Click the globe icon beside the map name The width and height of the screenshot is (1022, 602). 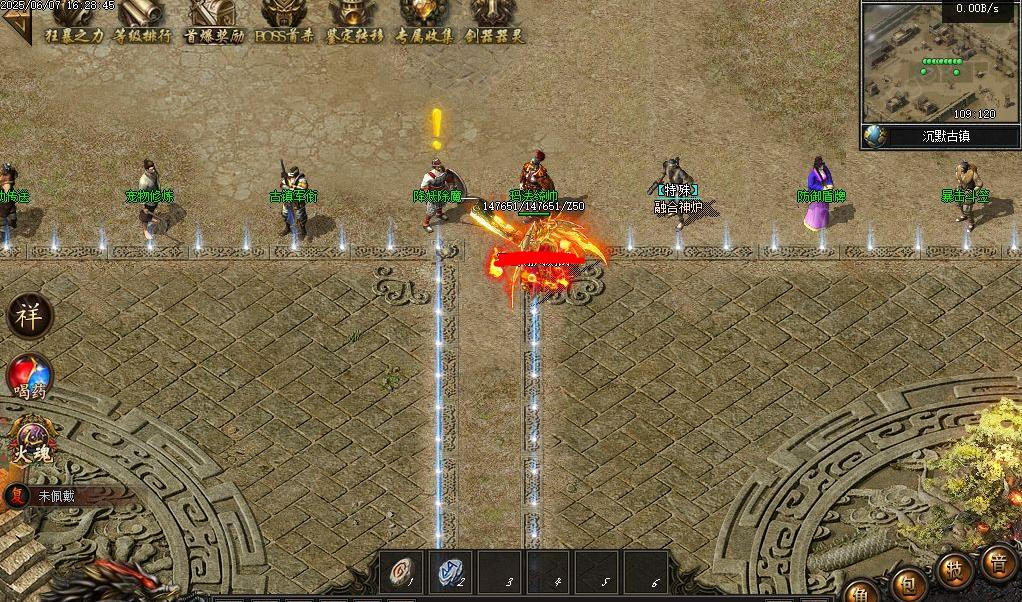point(874,136)
